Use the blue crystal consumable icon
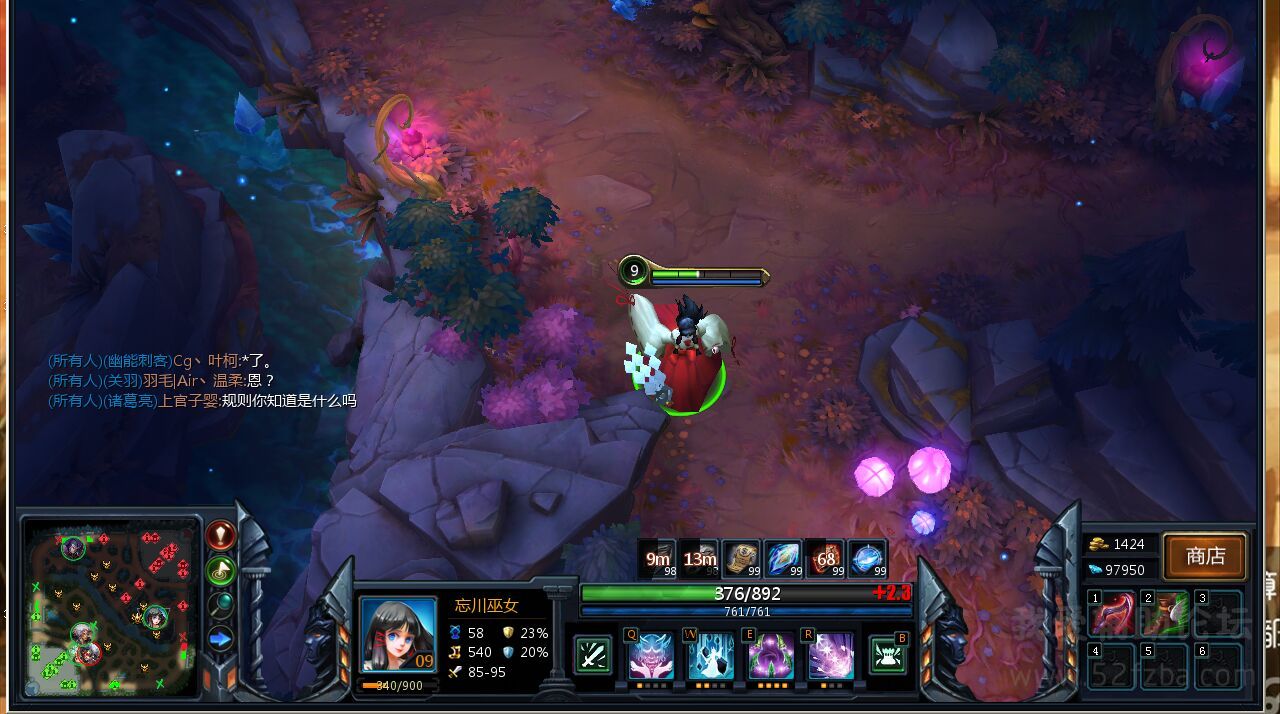The width and height of the screenshot is (1280, 714). [783, 558]
